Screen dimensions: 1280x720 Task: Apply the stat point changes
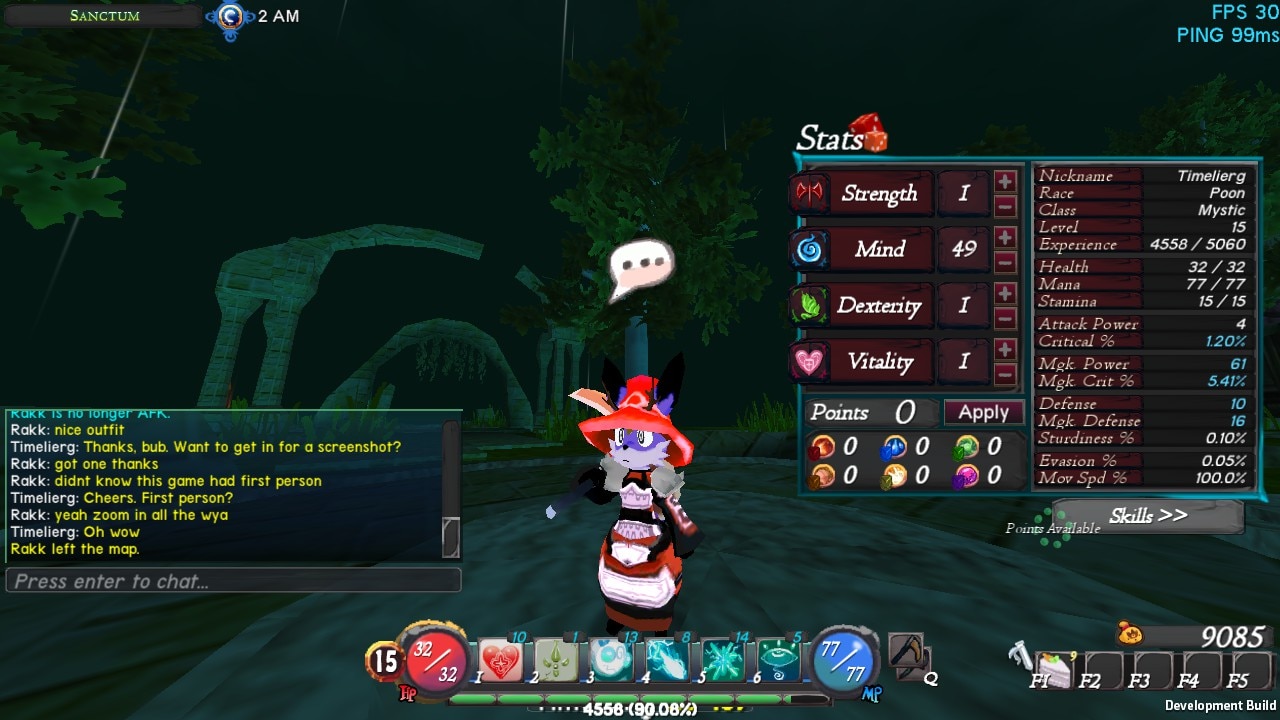pos(983,412)
